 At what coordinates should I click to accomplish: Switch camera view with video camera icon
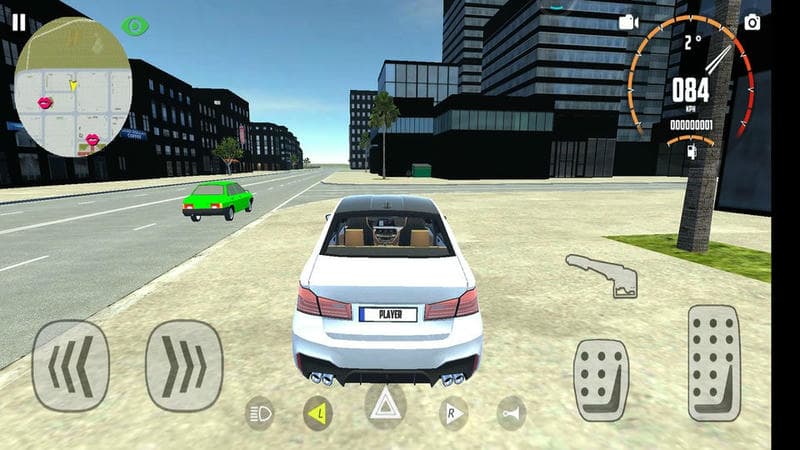pos(628,22)
